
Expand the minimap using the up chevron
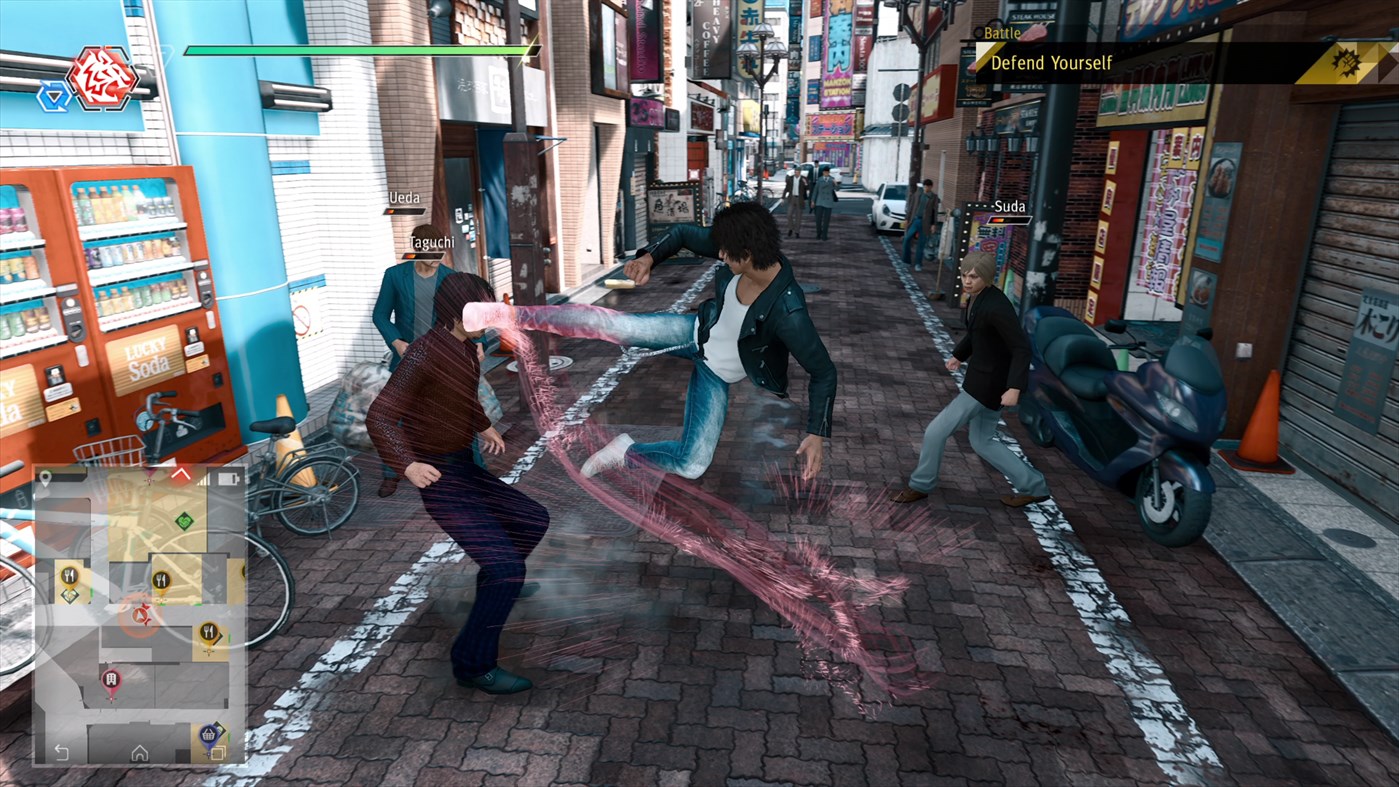tap(181, 474)
